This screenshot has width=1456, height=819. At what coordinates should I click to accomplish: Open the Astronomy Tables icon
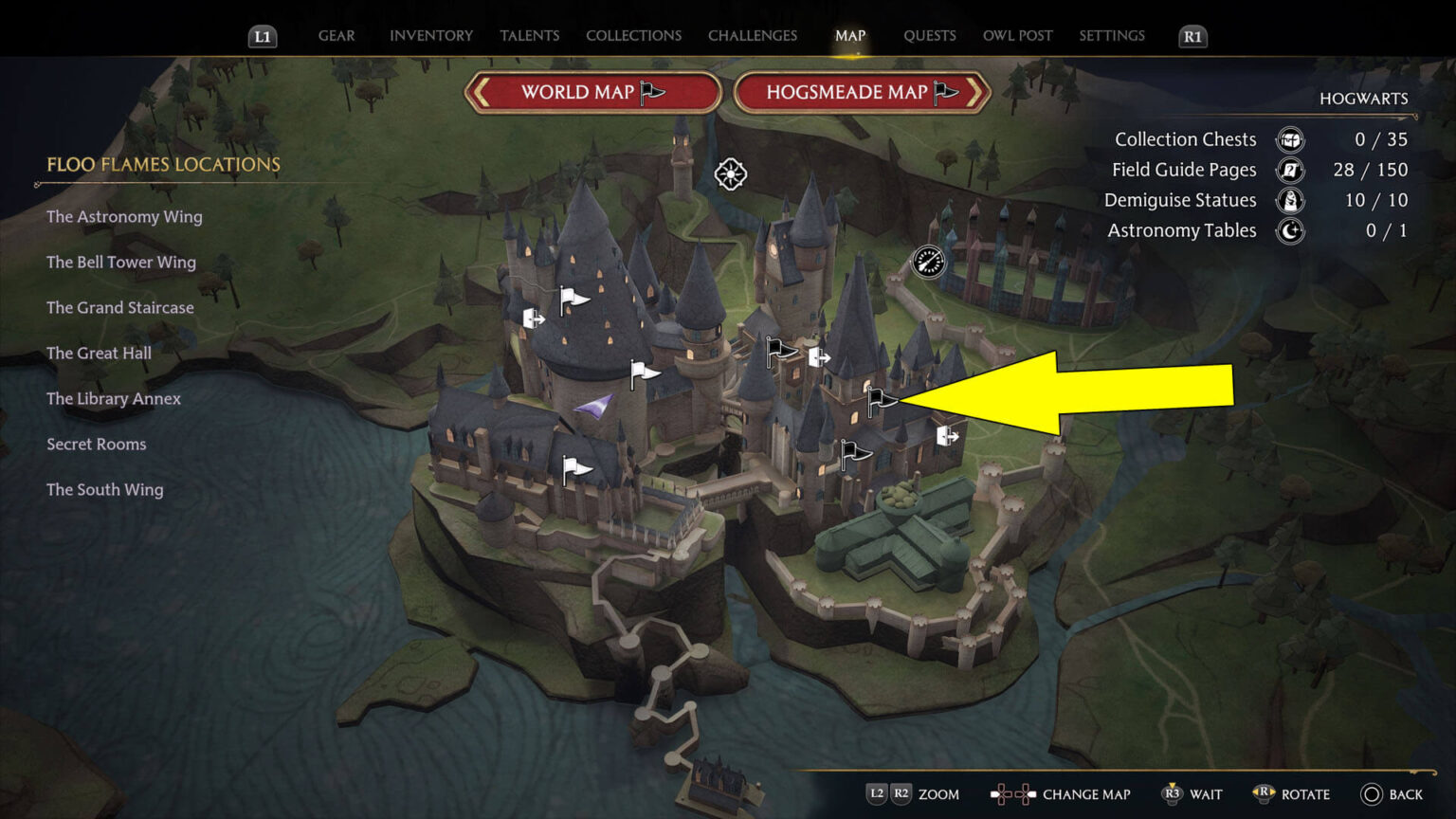point(1289,230)
